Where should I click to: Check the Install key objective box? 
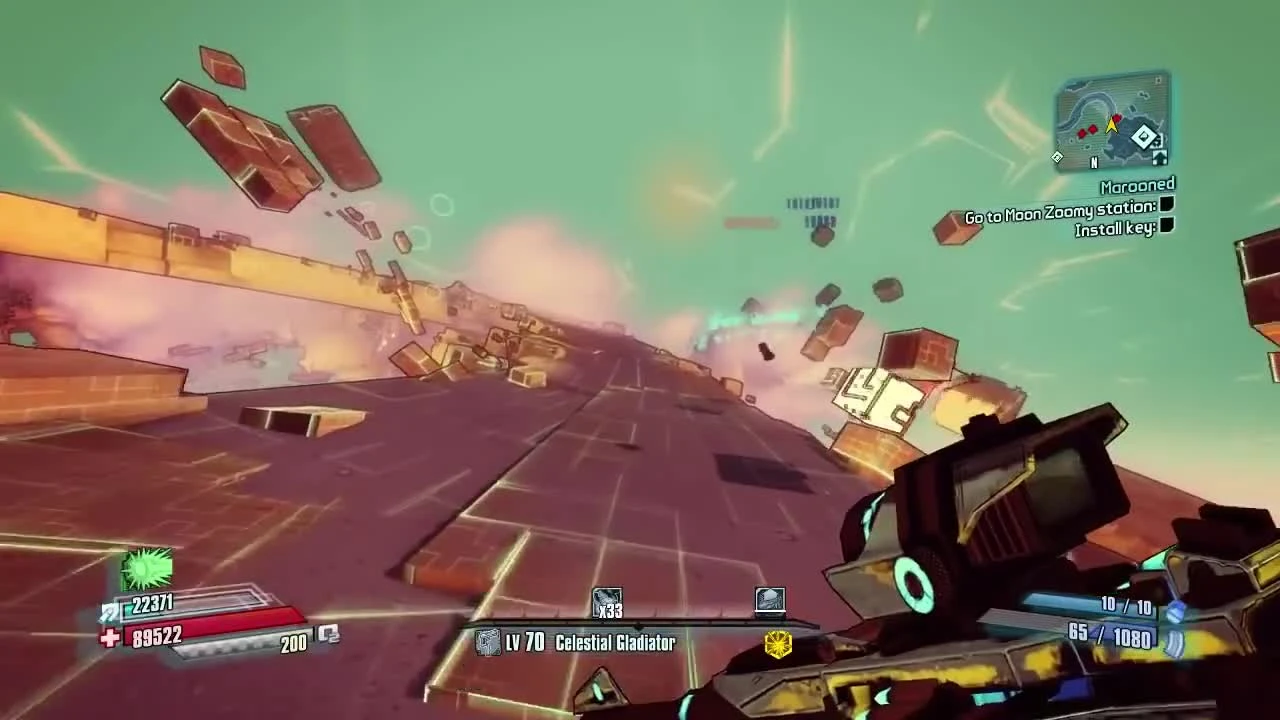point(1165,228)
